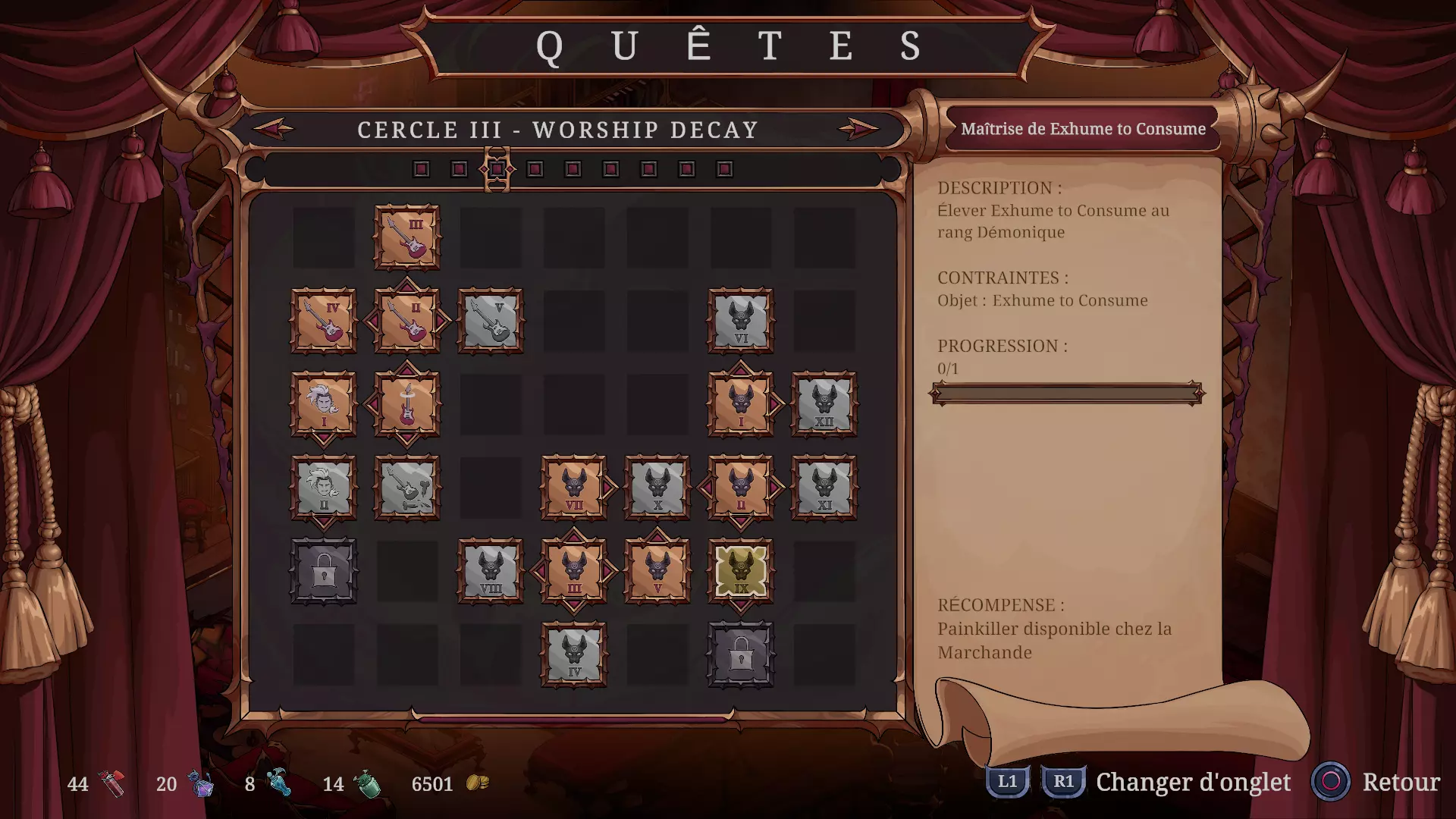
Task: Choose the orange demon V quest tile
Action: (657, 571)
